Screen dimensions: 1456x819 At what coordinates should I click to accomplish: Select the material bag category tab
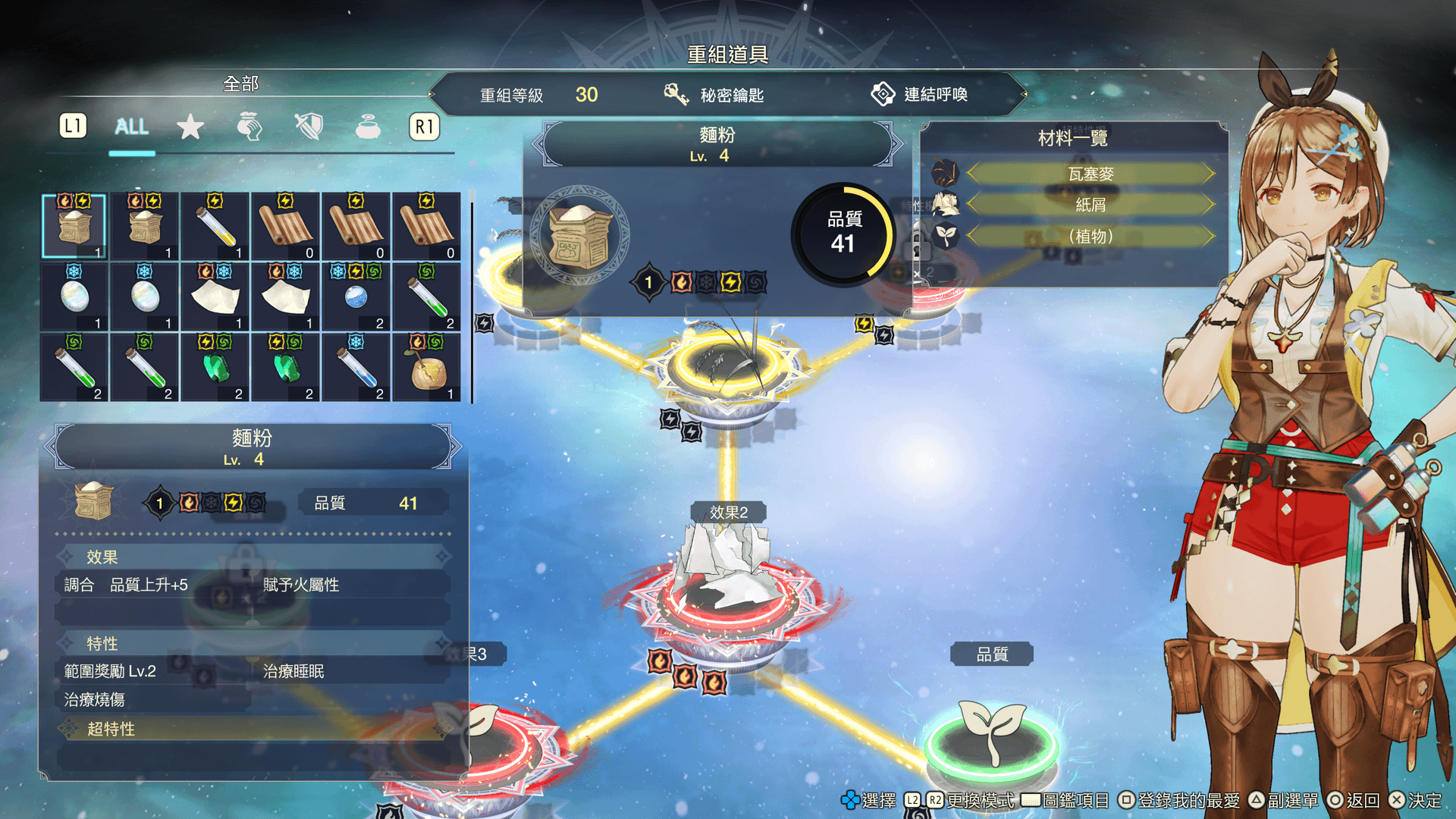click(249, 127)
